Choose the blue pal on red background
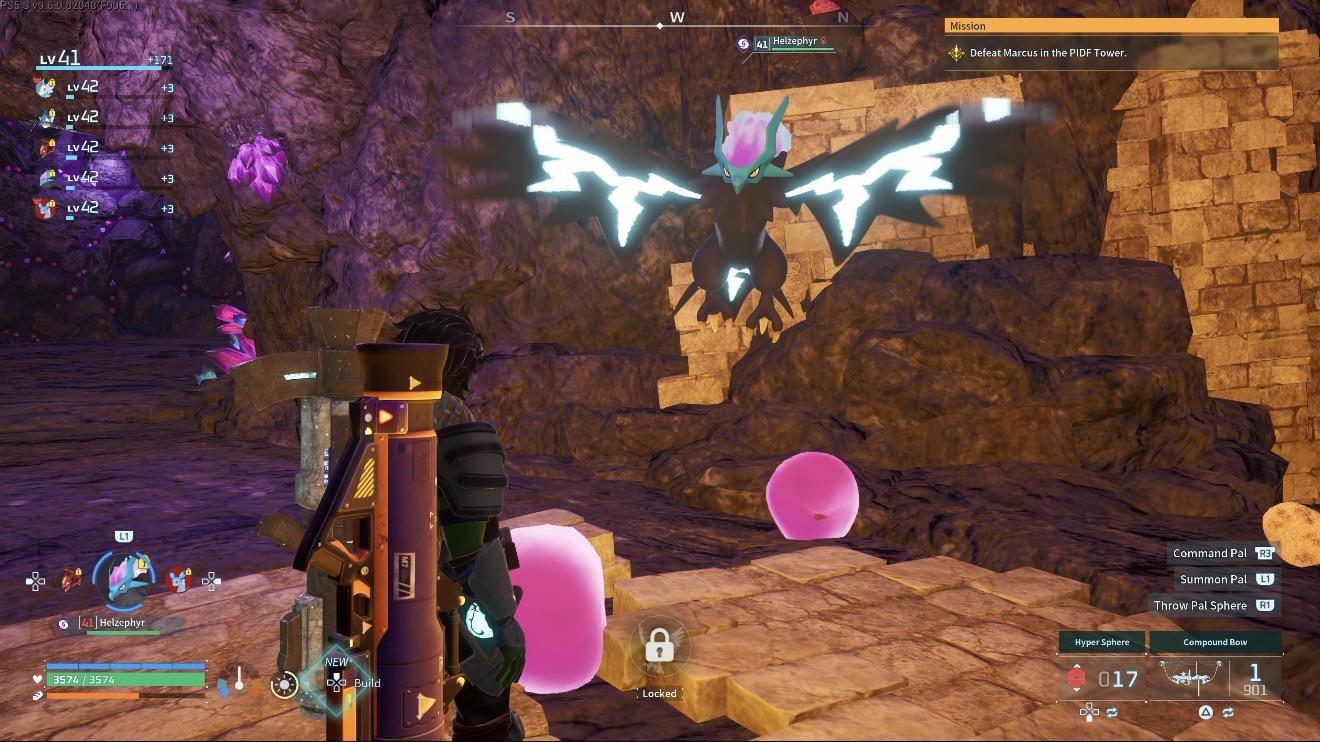 179,579
